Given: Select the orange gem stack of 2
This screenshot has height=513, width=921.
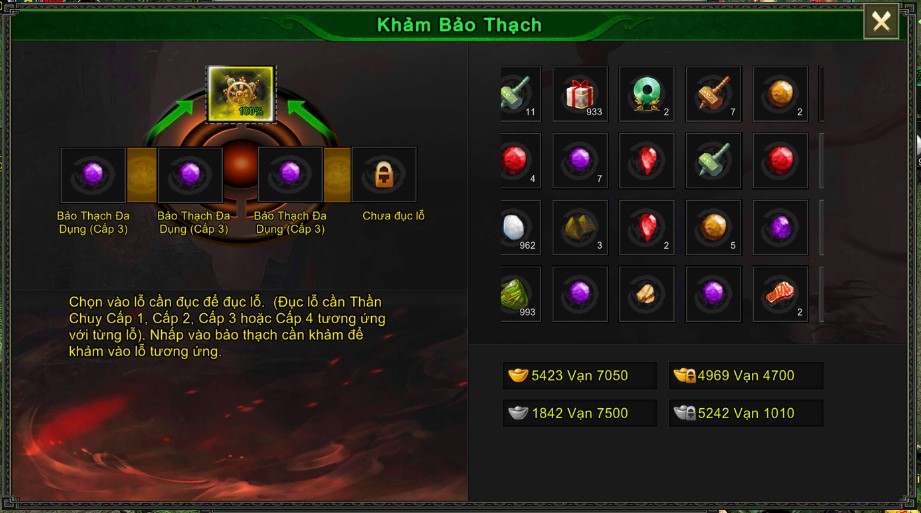Looking at the screenshot, I should (780, 94).
